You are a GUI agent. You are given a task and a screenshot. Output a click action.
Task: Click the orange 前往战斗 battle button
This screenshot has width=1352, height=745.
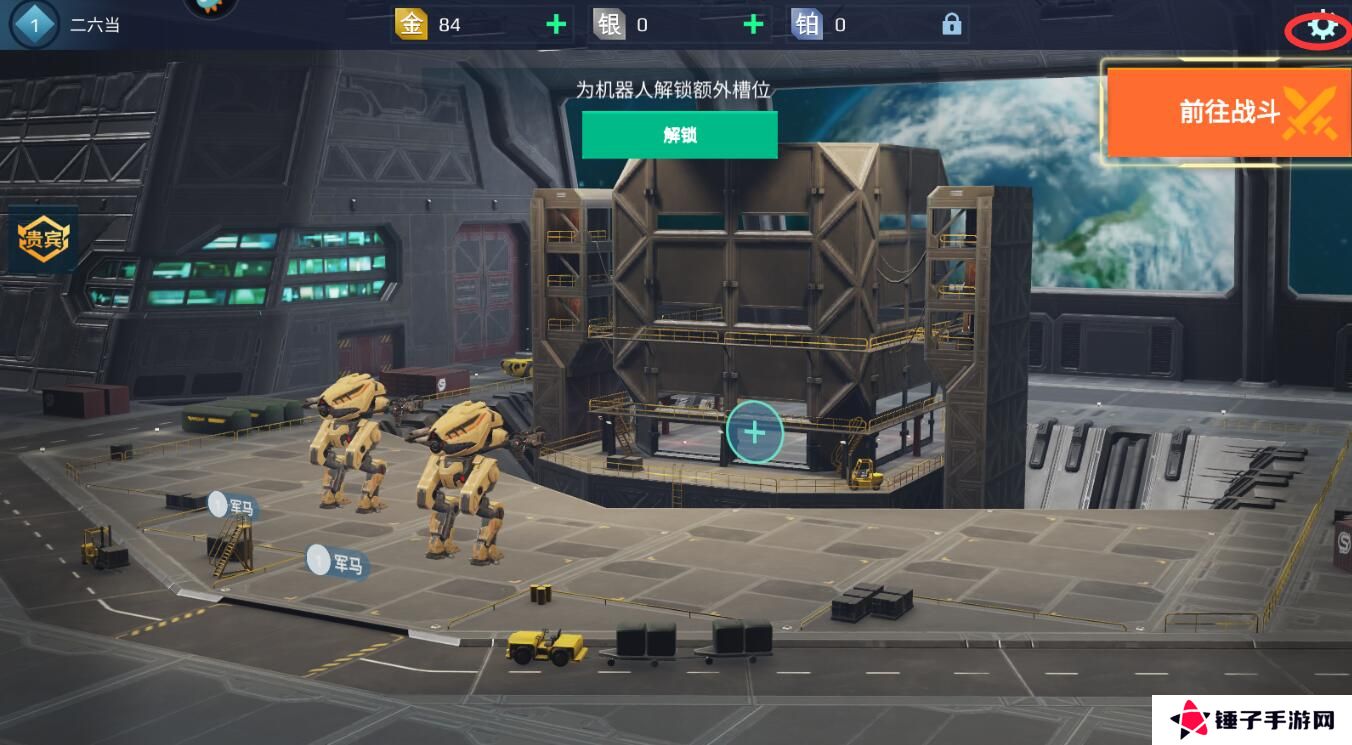(x=1229, y=111)
